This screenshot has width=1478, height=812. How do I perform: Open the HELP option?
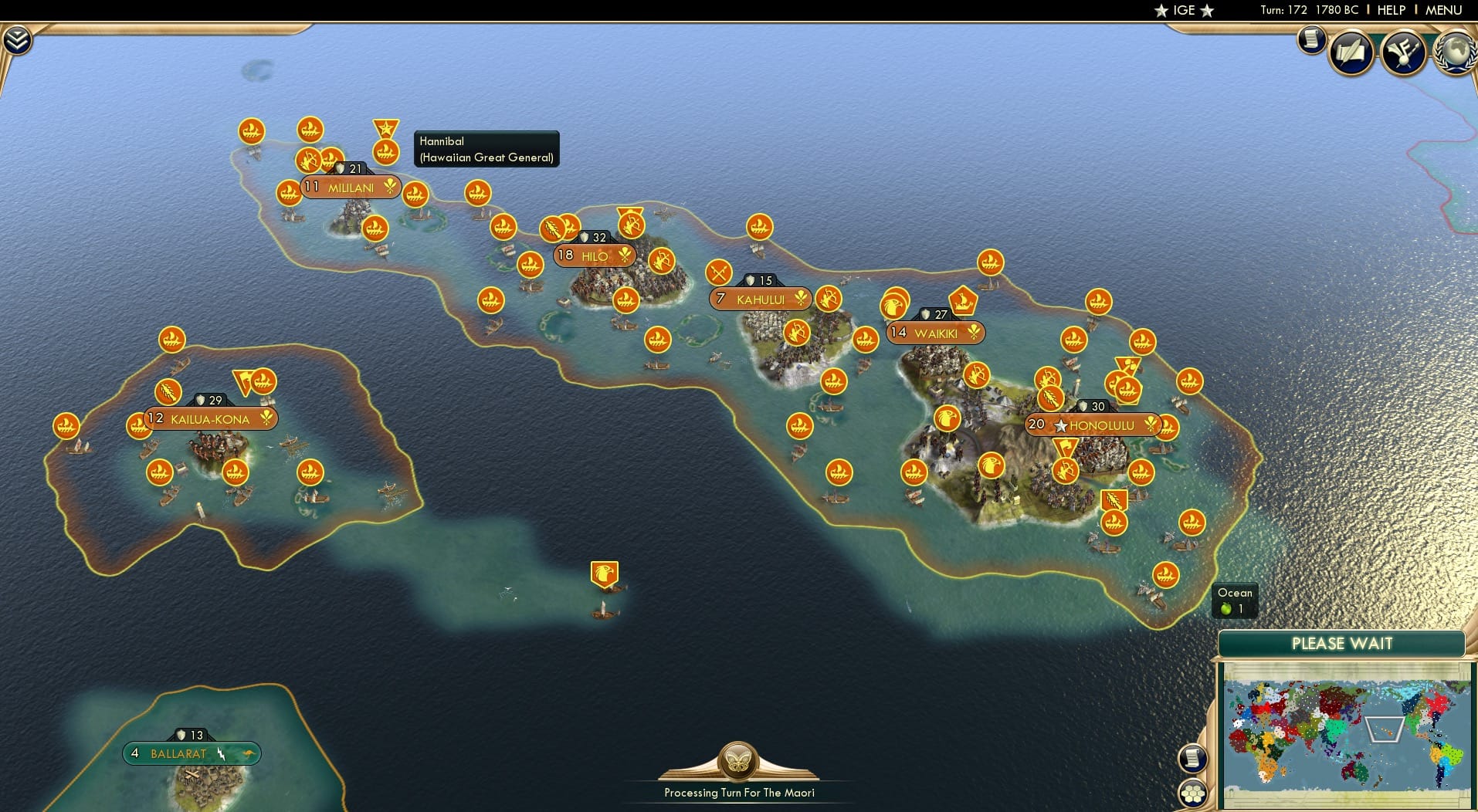[x=1391, y=11]
